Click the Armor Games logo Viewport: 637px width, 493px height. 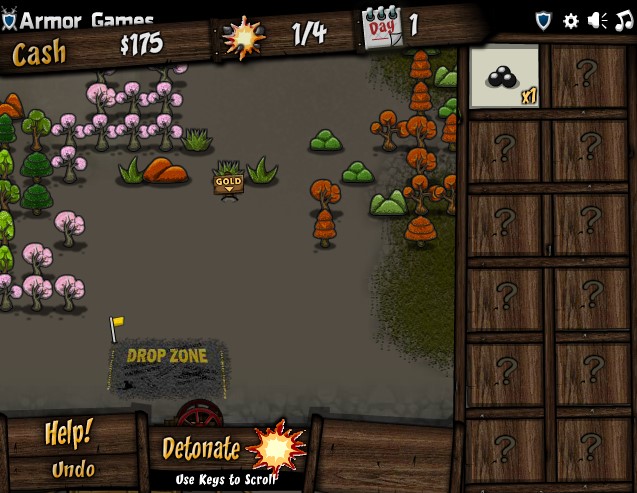click(x=78, y=20)
